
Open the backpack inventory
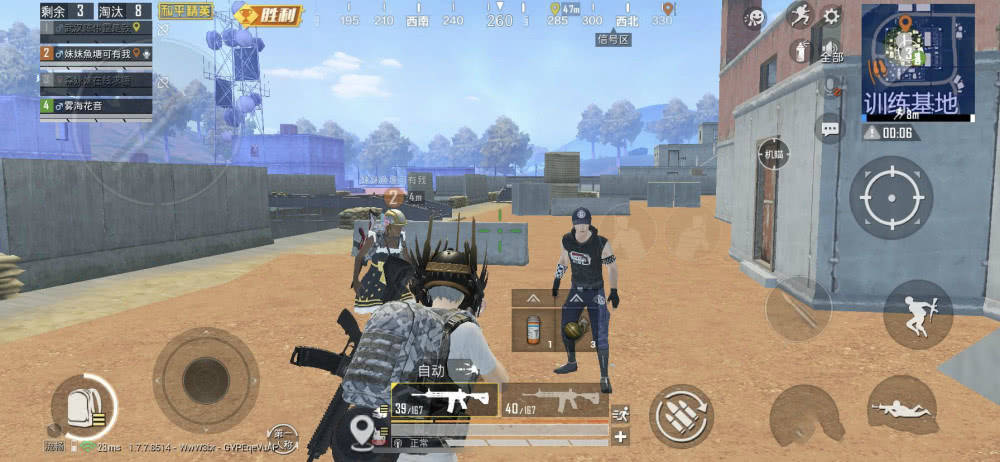[83, 407]
